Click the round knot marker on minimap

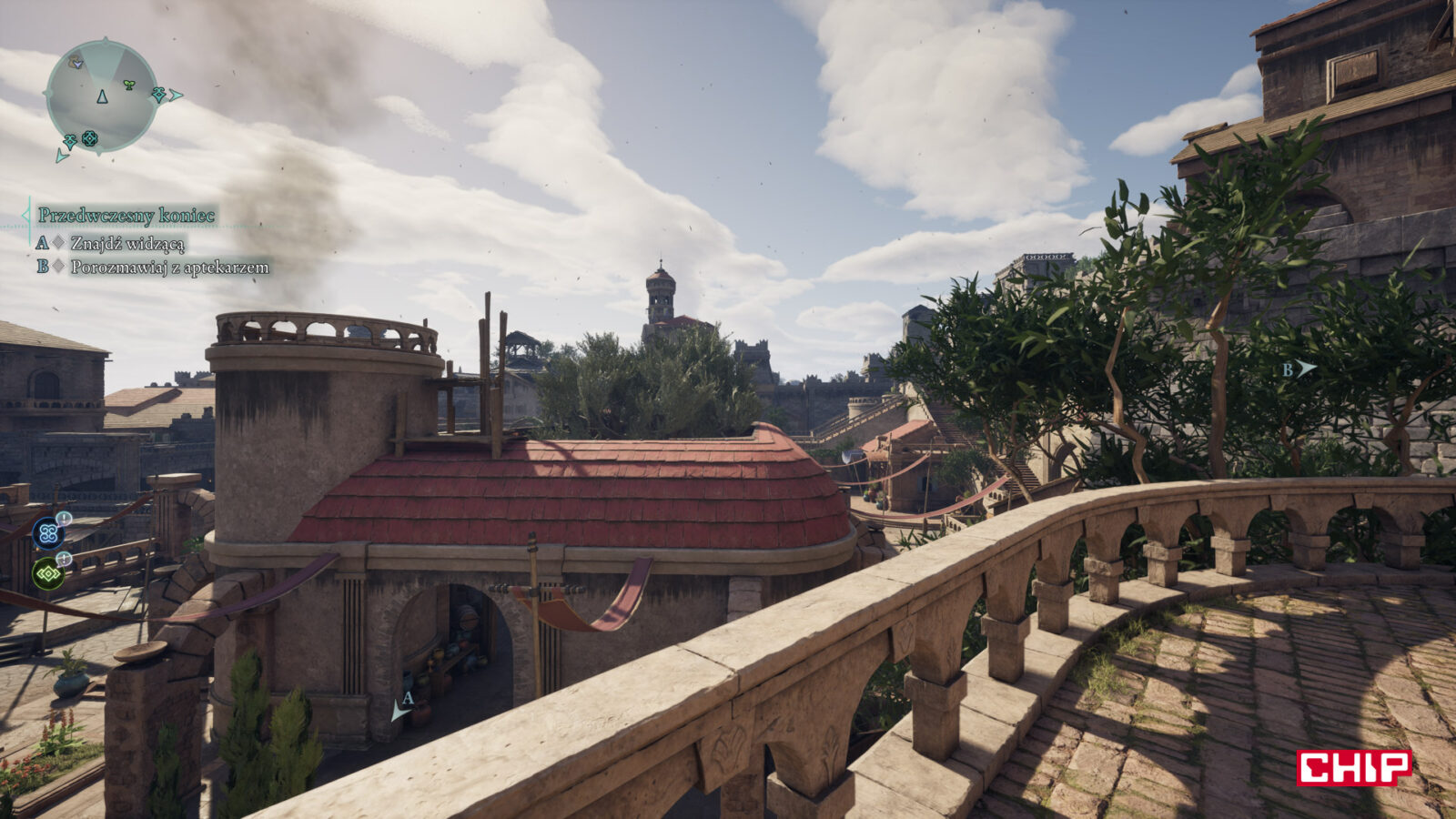coord(89,138)
